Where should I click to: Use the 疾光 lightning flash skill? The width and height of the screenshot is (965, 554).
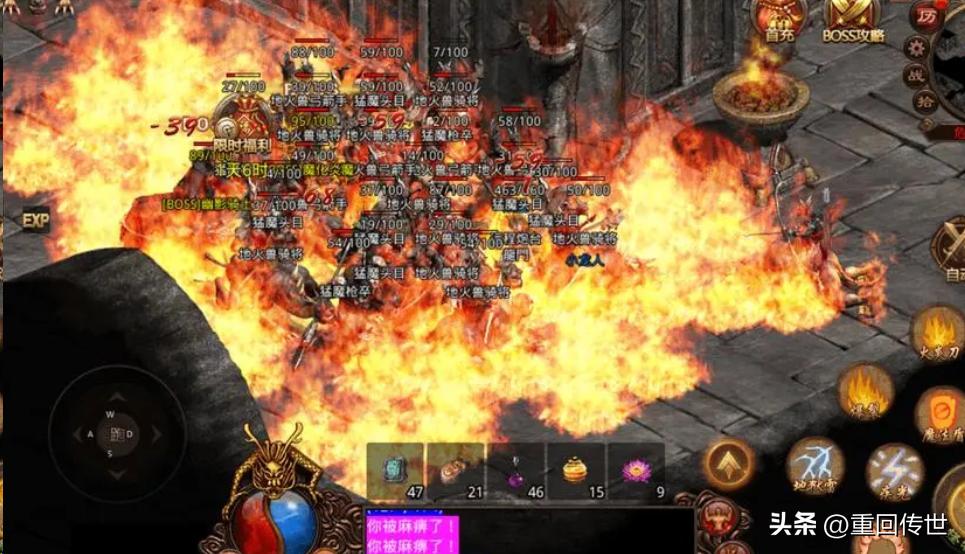pyautogui.click(x=893, y=472)
